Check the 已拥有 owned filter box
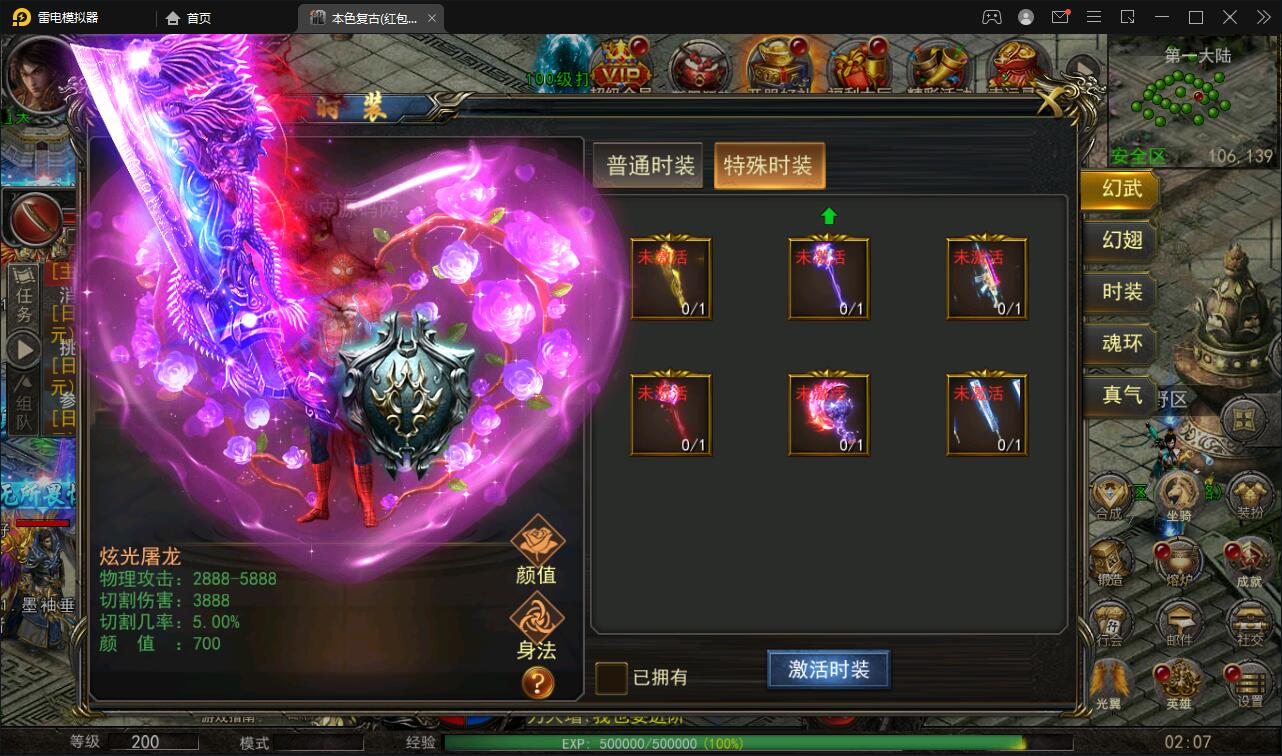 tap(610, 677)
